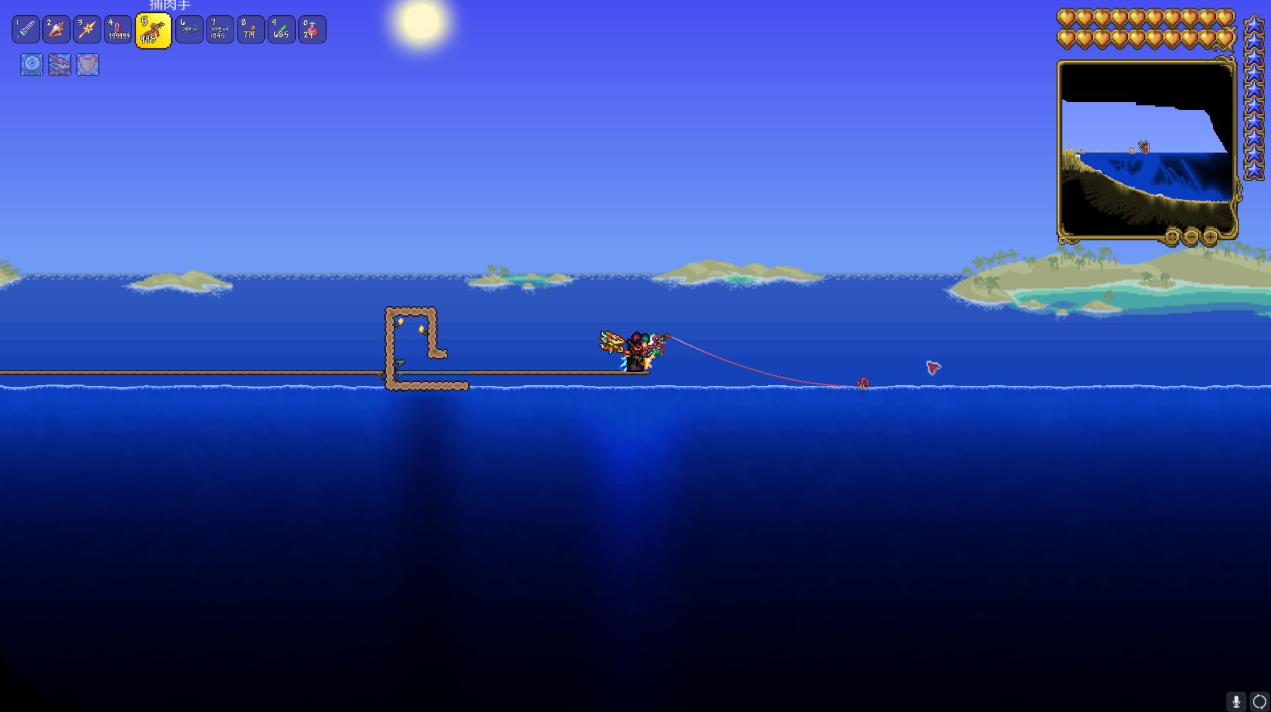Select the green glowstick slot 9
The width and height of the screenshot is (1271, 712).
pyautogui.click(x=282, y=30)
